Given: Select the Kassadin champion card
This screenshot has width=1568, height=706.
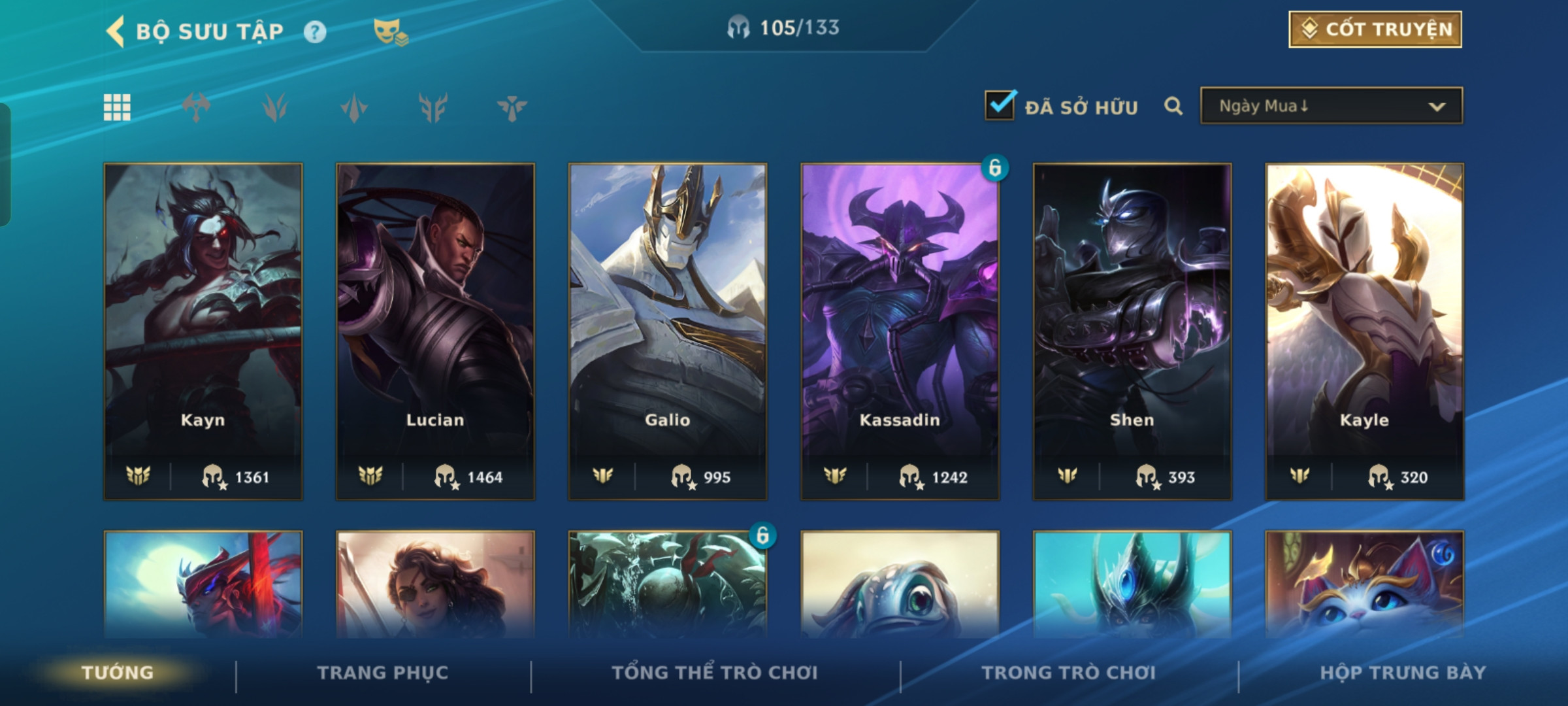Looking at the screenshot, I should click(x=900, y=331).
